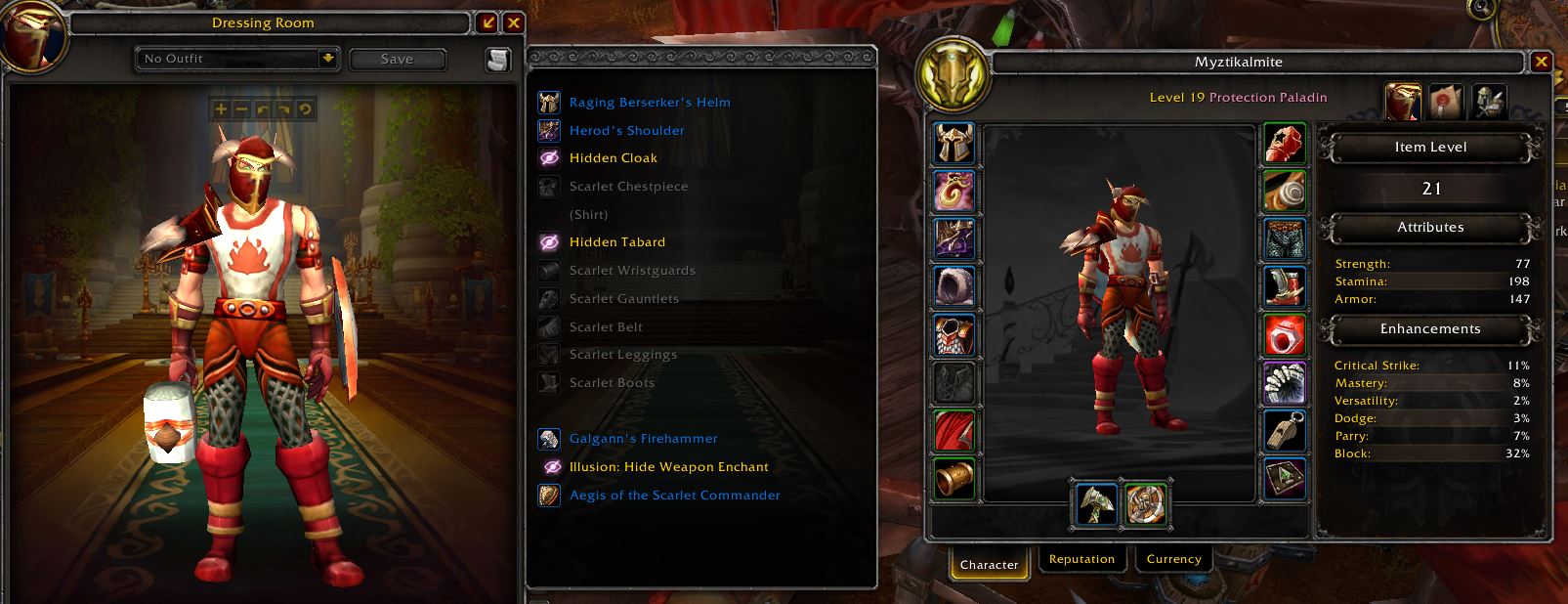1568x604 pixels.
Task: Select Raging Berserker's Helm in the outfit list
Action: coord(649,103)
